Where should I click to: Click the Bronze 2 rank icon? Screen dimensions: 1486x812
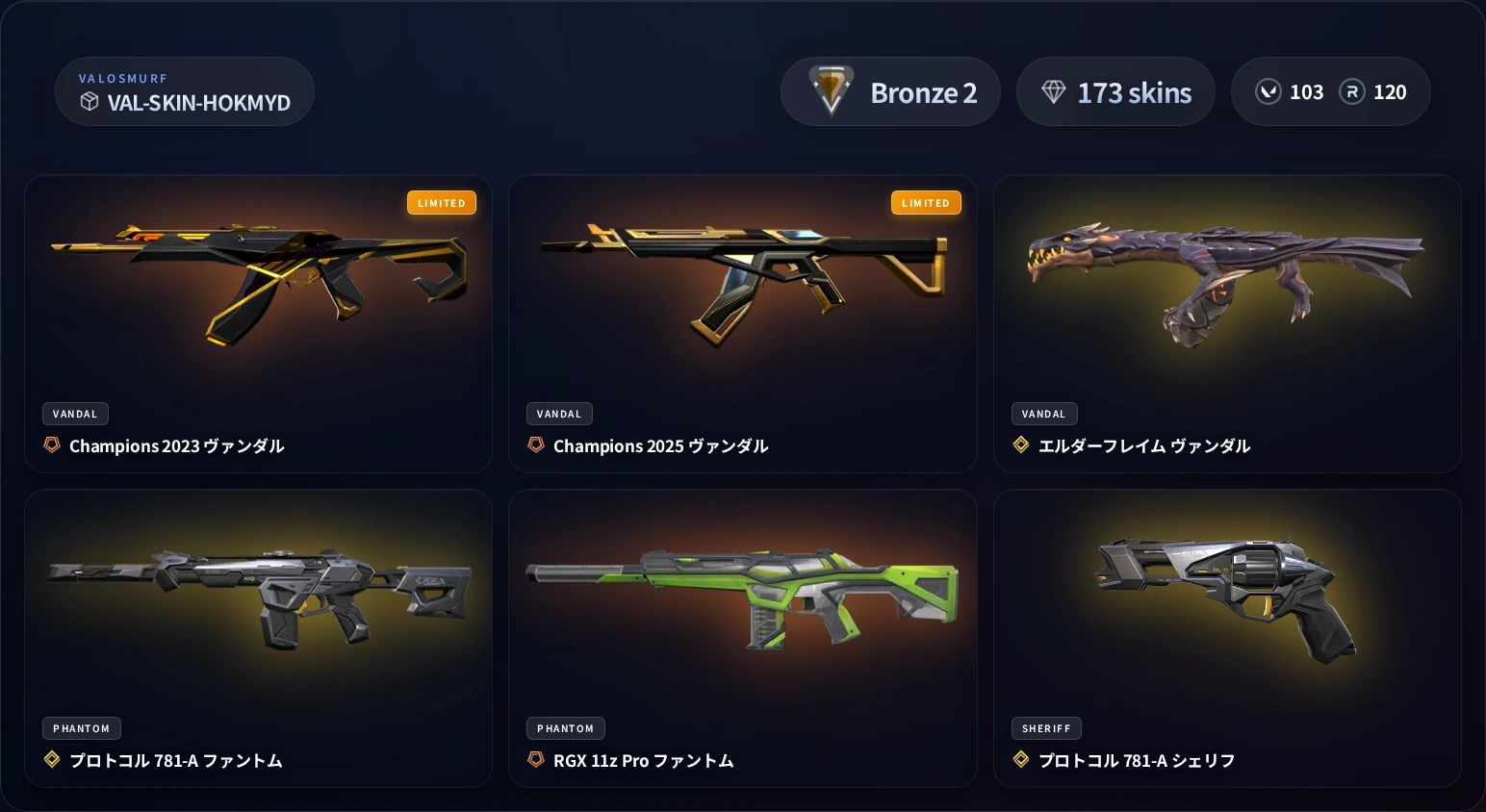(830, 90)
